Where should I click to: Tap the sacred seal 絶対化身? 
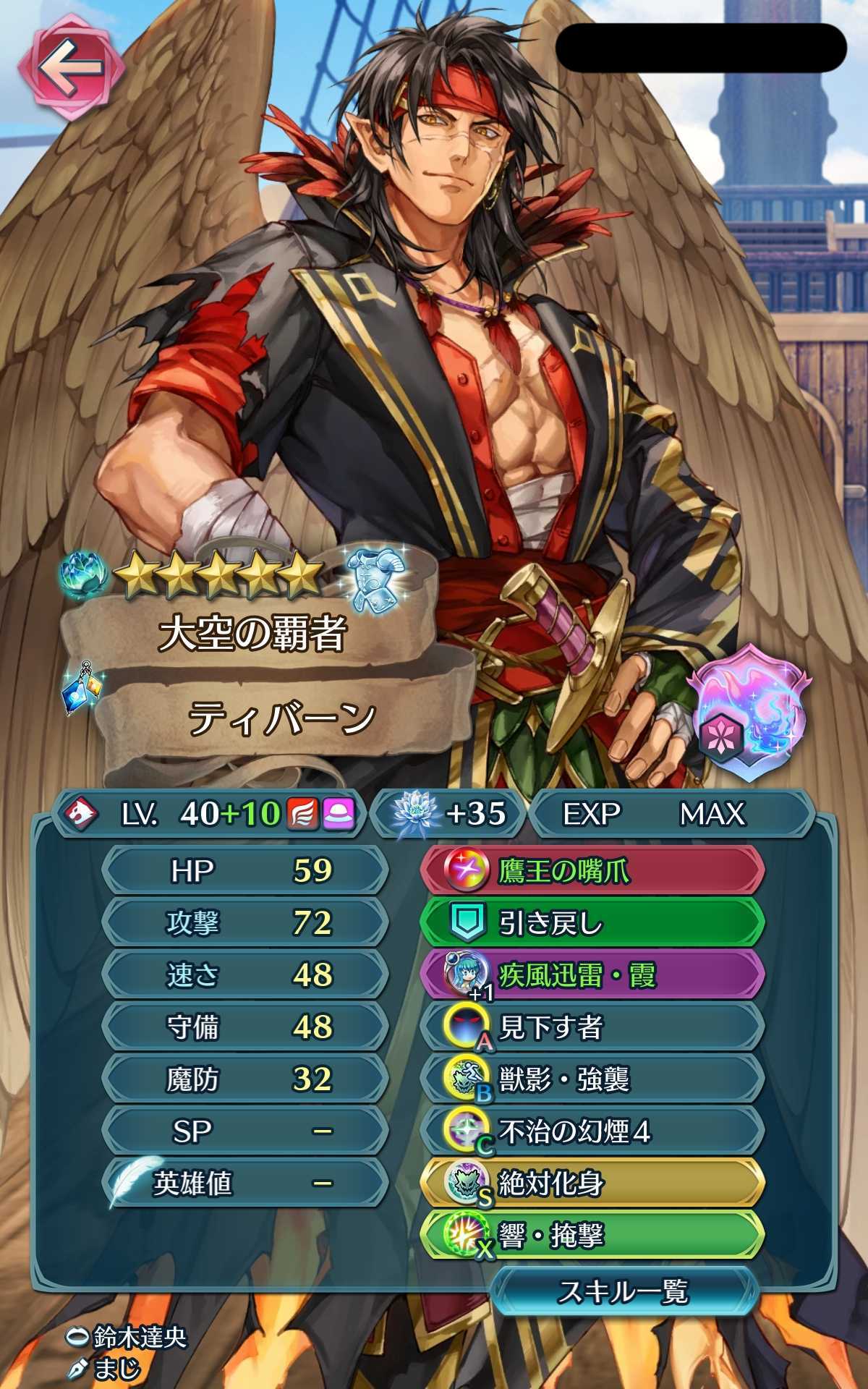pos(592,1184)
